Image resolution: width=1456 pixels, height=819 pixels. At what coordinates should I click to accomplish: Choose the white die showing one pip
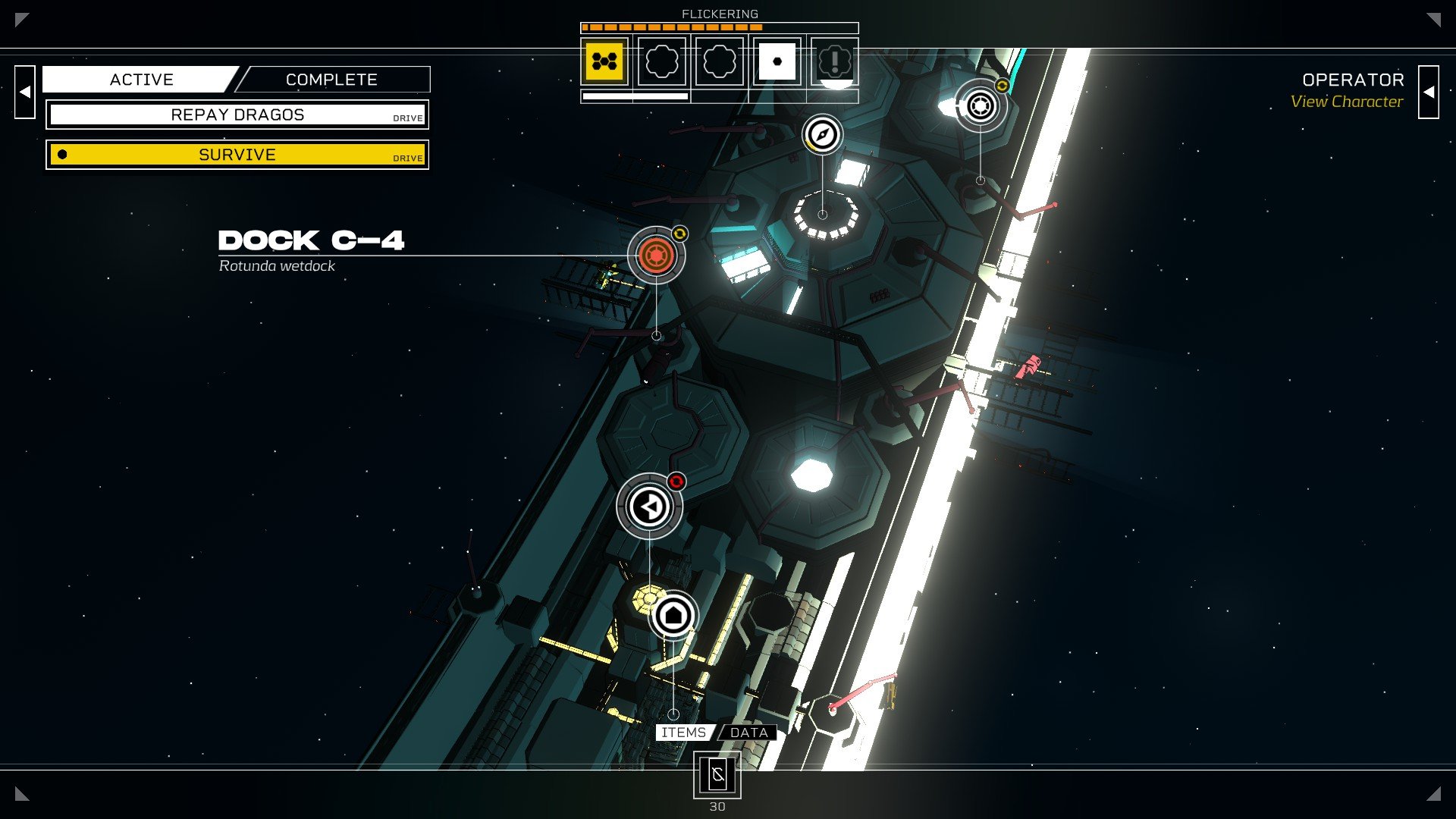click(x=777, y=61)
